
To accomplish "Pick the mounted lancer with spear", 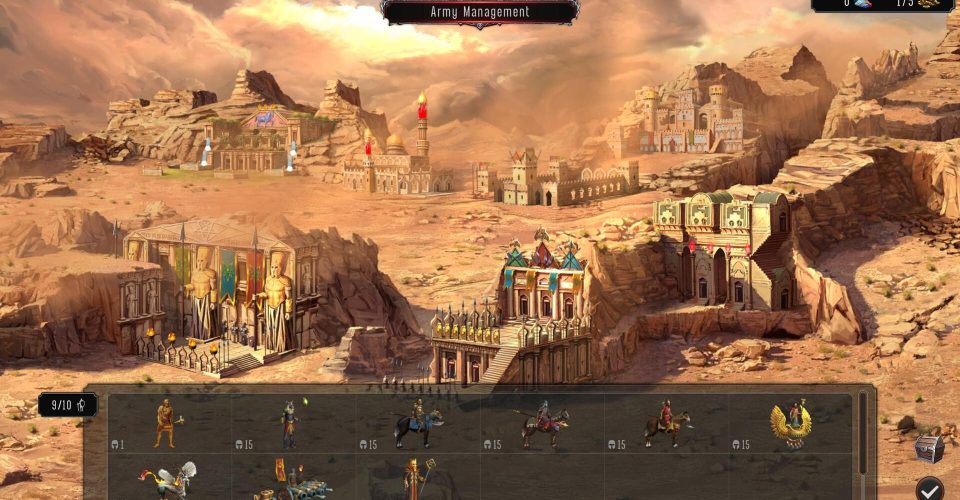I will (x=541, y=424).
